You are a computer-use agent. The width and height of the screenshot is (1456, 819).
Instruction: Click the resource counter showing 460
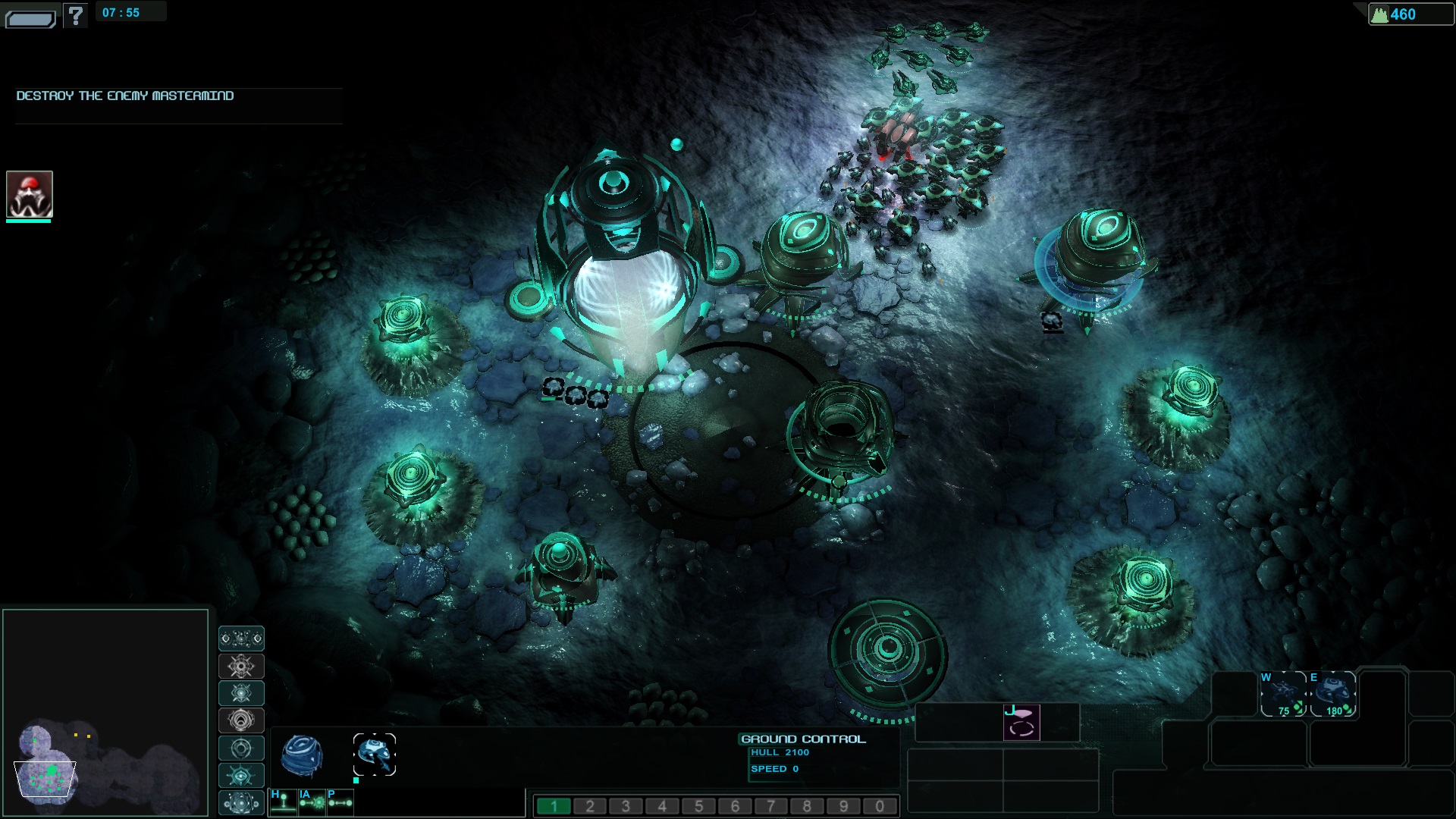(1407, 13)
